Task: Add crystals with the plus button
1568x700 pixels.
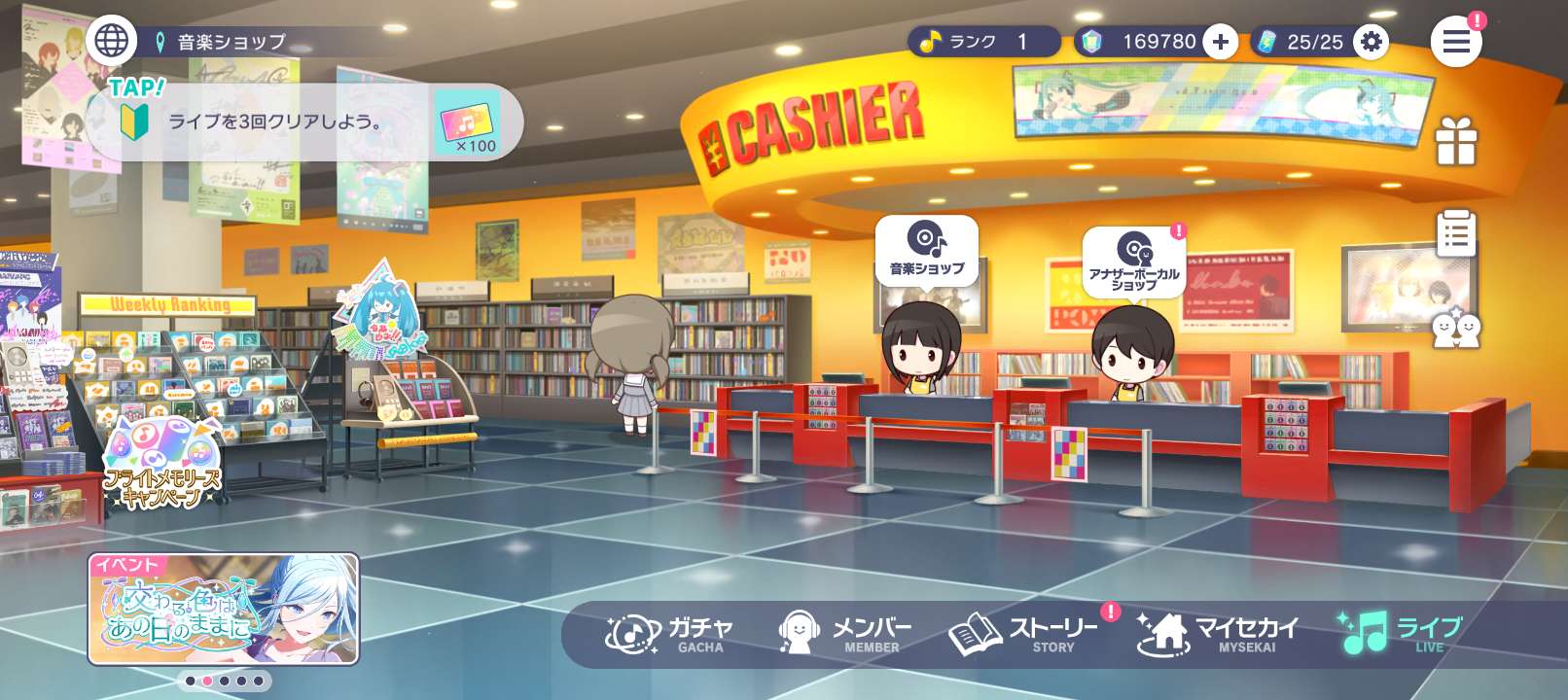Action: tap(1221, 42)
